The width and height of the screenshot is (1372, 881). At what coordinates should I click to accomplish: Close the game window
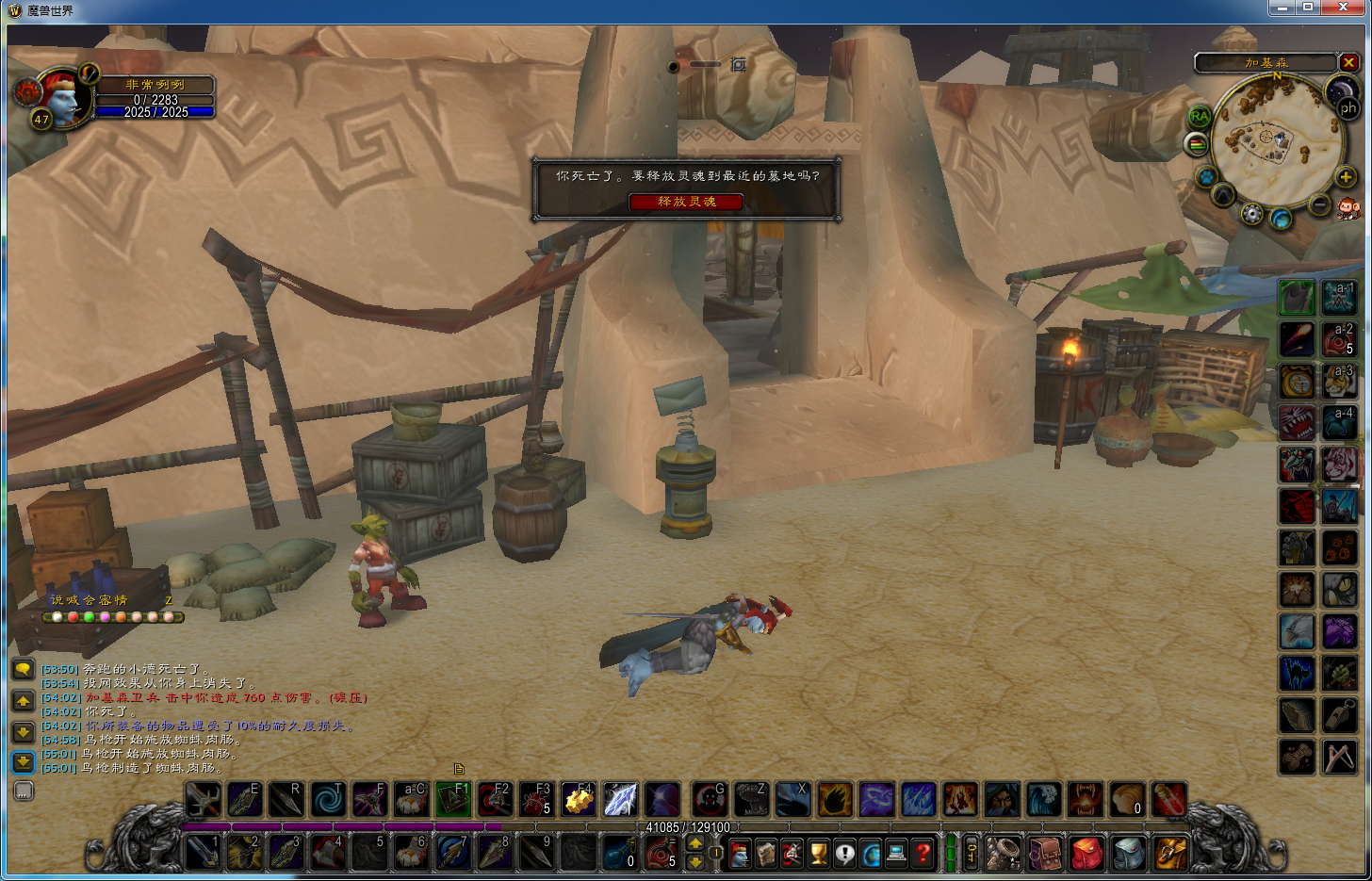coord(1344,8)
